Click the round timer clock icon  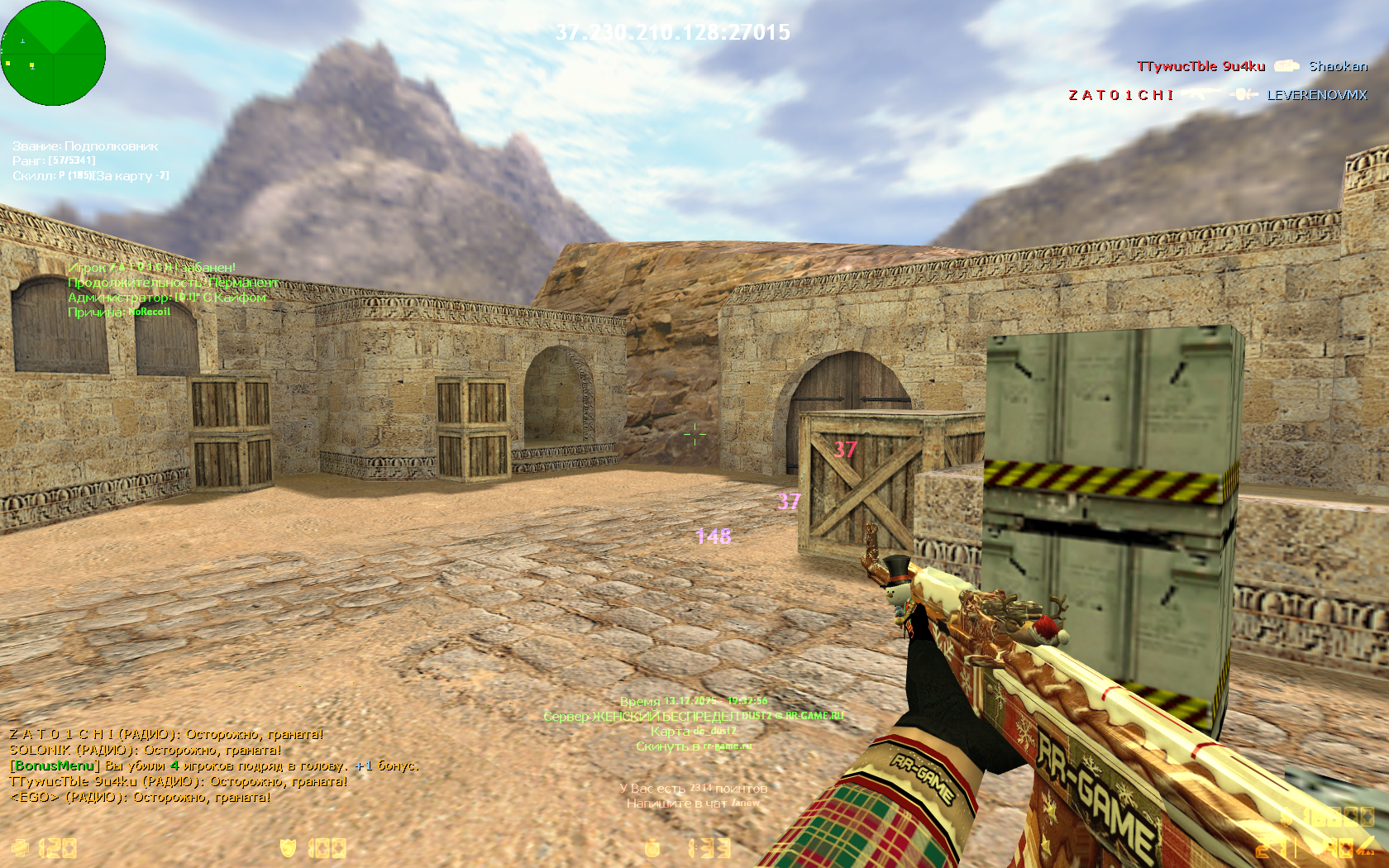(x=652, y=848)
